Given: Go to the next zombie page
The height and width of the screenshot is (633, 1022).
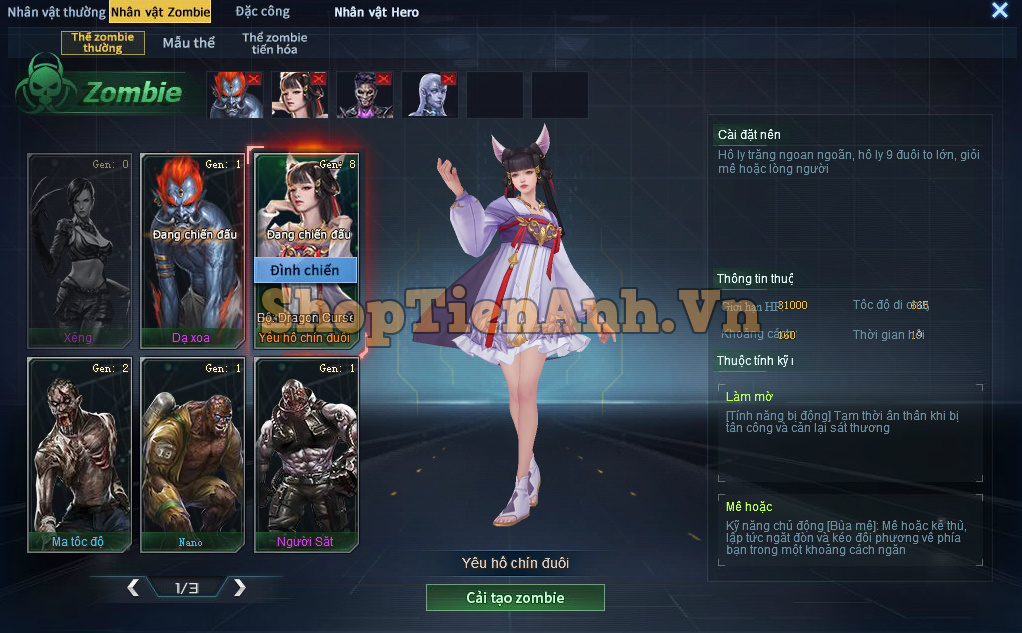Looking at the screenshot, I should click(239, 588).
